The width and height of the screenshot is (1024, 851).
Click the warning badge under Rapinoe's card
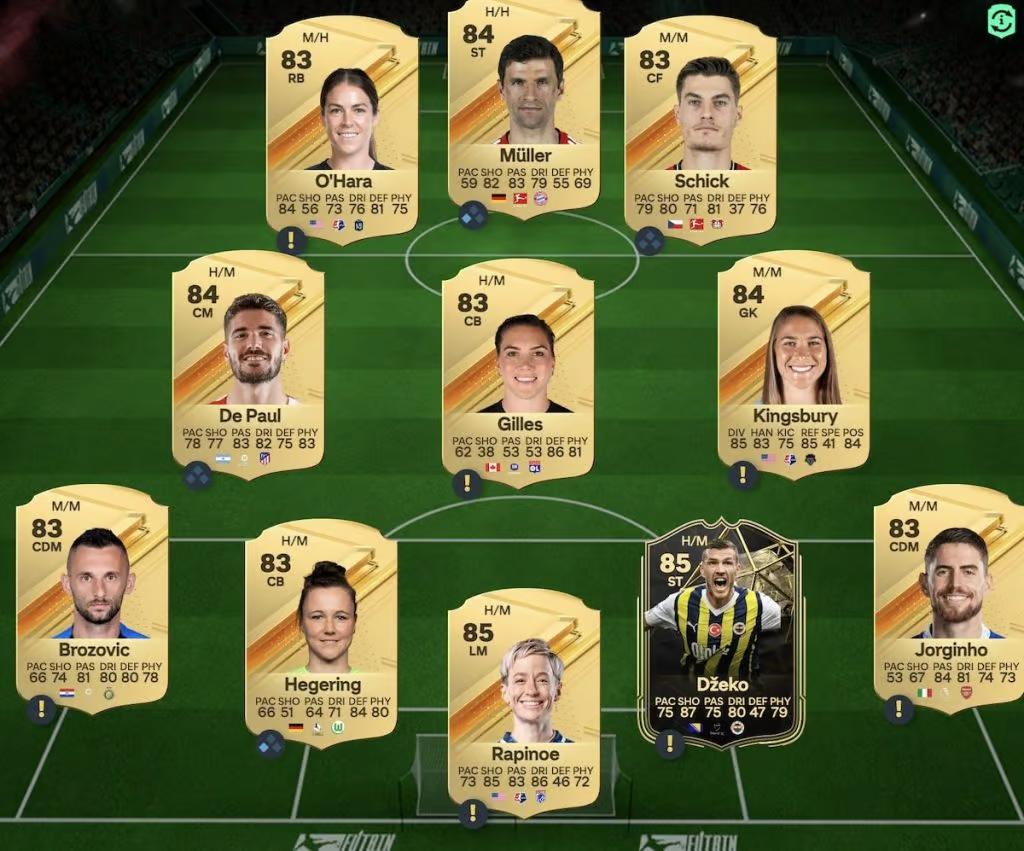pos(473,813)
